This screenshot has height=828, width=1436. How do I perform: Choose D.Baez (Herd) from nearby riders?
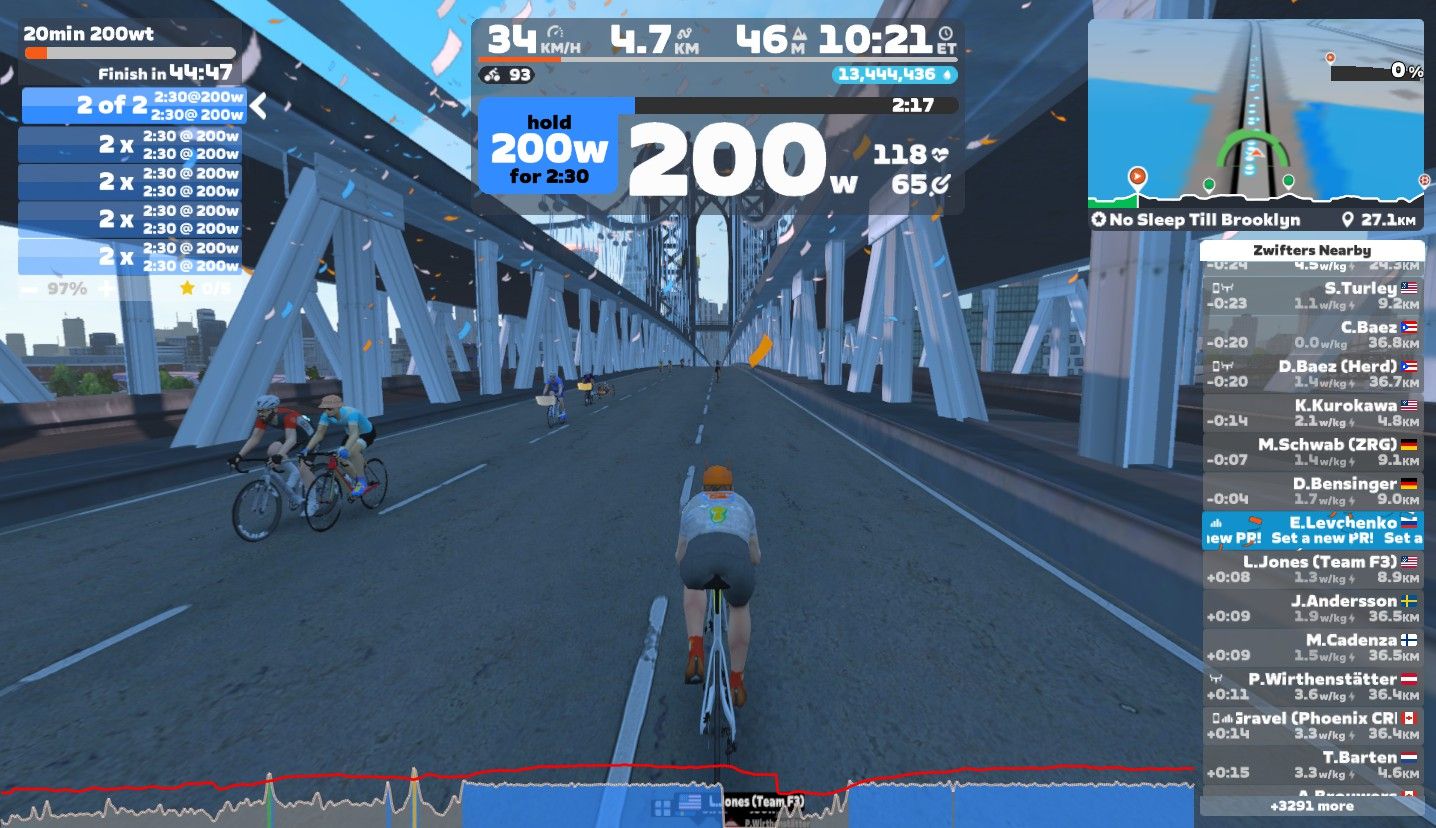pos(1312,373)
